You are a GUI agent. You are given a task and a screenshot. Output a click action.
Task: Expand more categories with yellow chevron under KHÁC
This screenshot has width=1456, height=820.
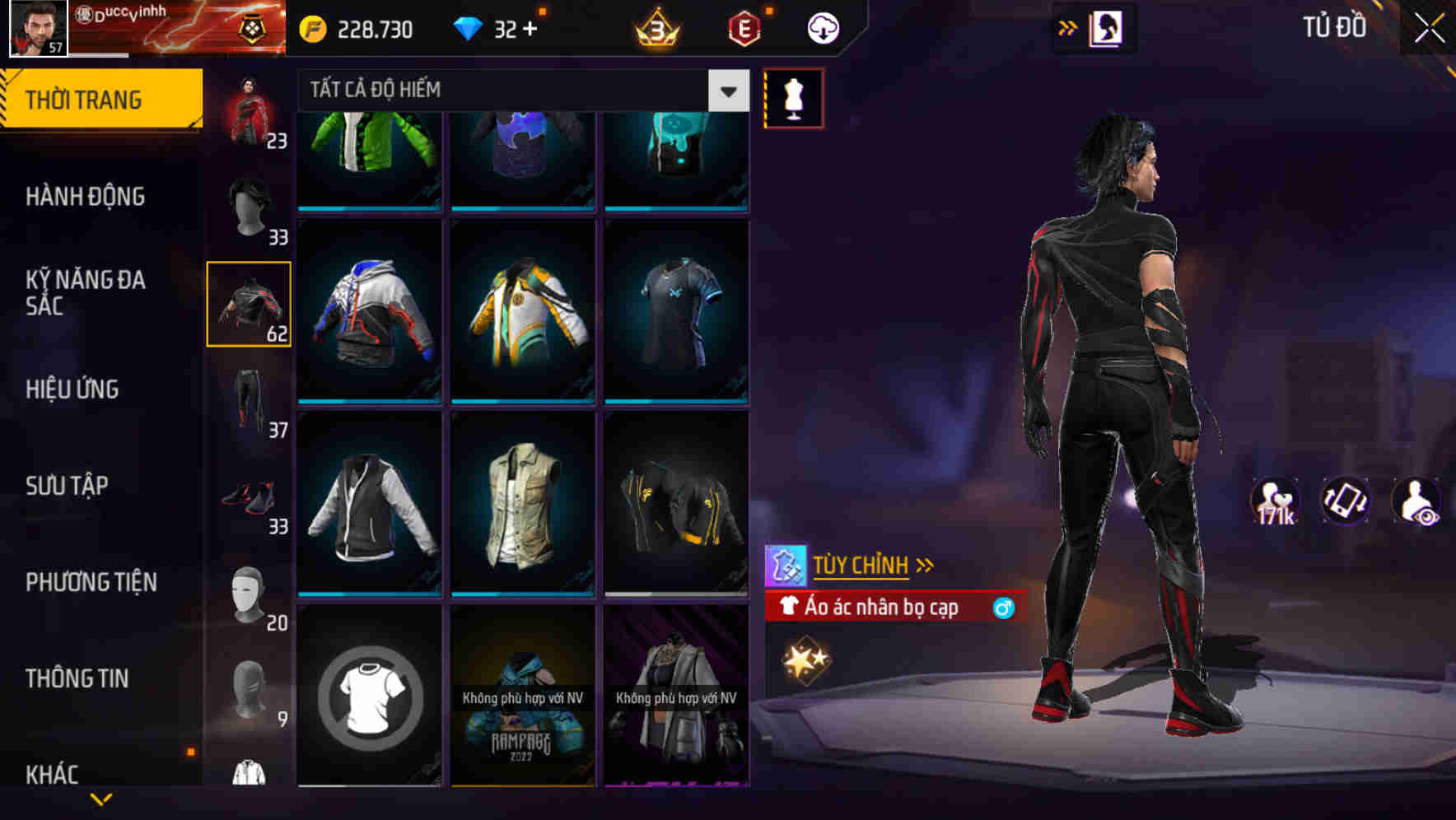point(102,800)
